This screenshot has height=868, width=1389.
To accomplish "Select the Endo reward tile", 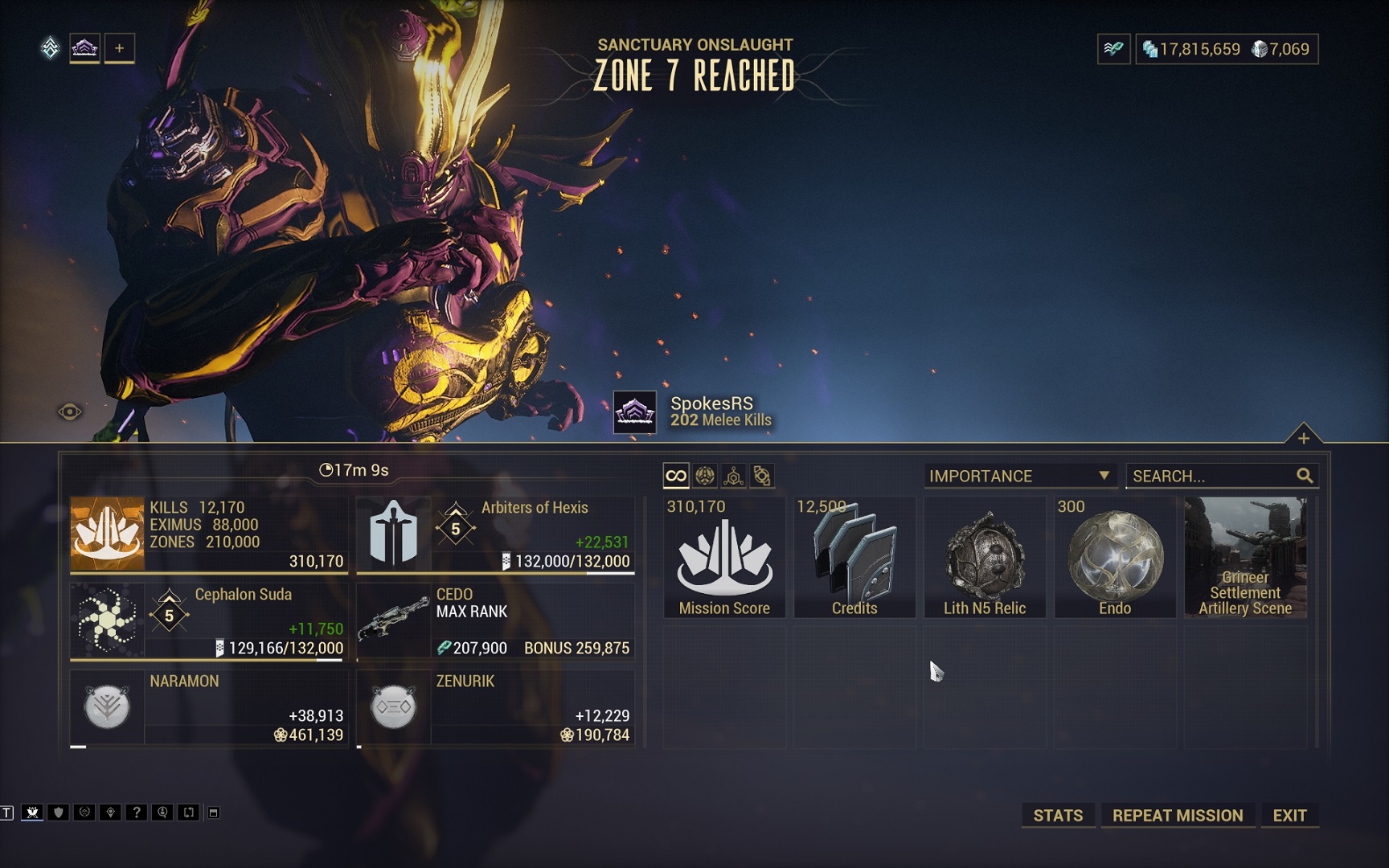I will pyautogui.click(x=1115, y=558).
